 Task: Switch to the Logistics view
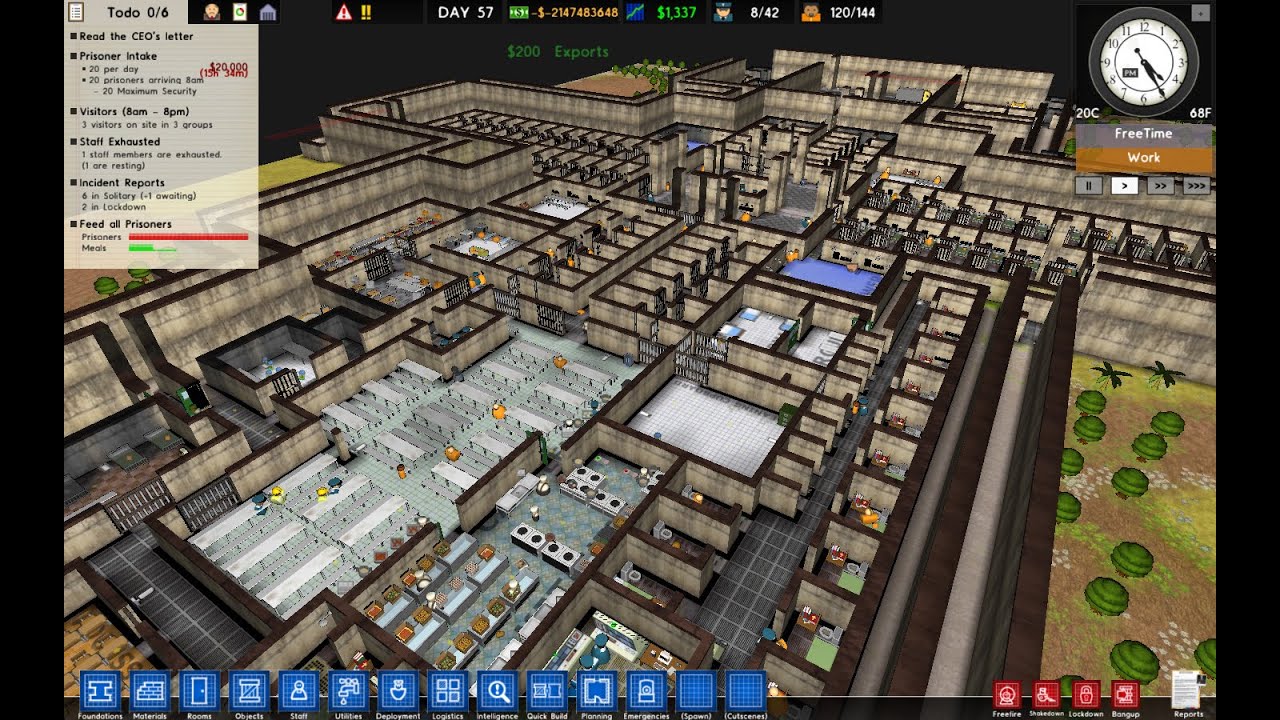coord(447,691)
